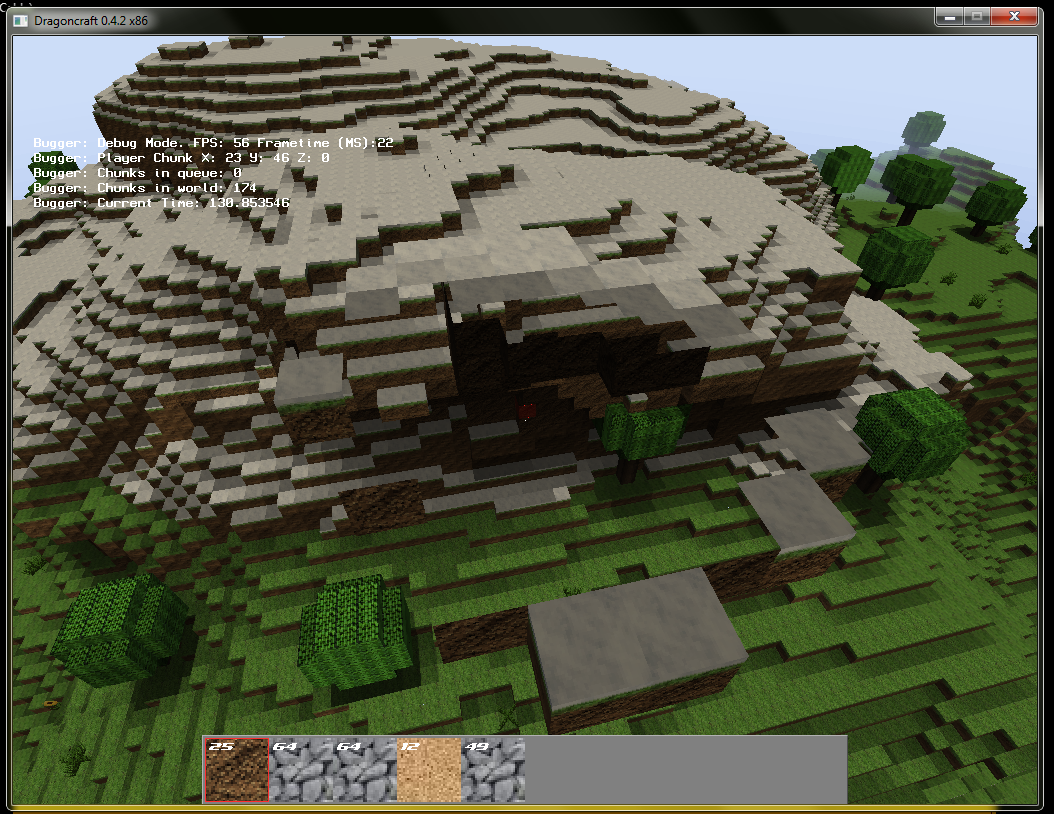This screenshot has height=814, width=1054.
Task: Select the dirt block hotbar slot
Action: pos(237,769)
